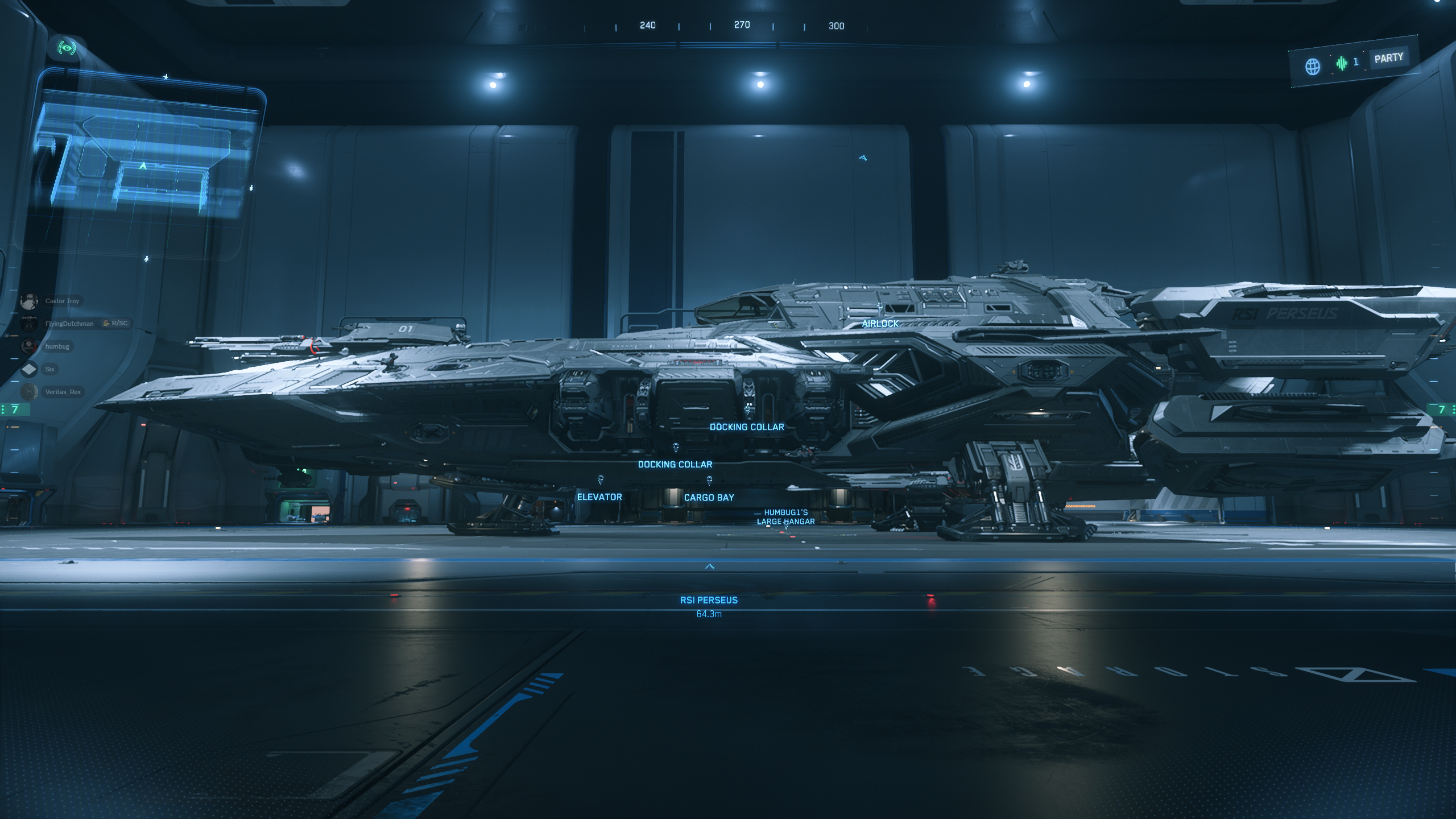This screenshot has width=1456, height=819.
Task: Click the Humbug1's Large Hangar marker
Action: tap(785, 517)
